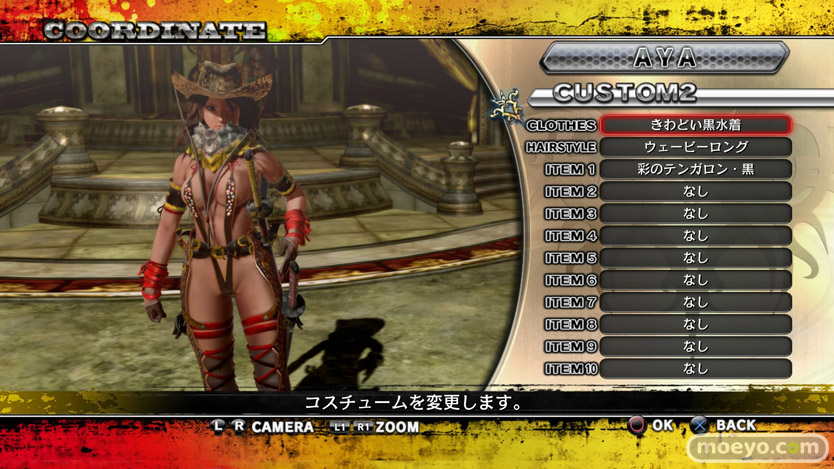The height and width of the screenshot is (469, 834).
Task: Select the CUSTOM2 preset header
Action: pyautogui.click(x=625, y=94)
